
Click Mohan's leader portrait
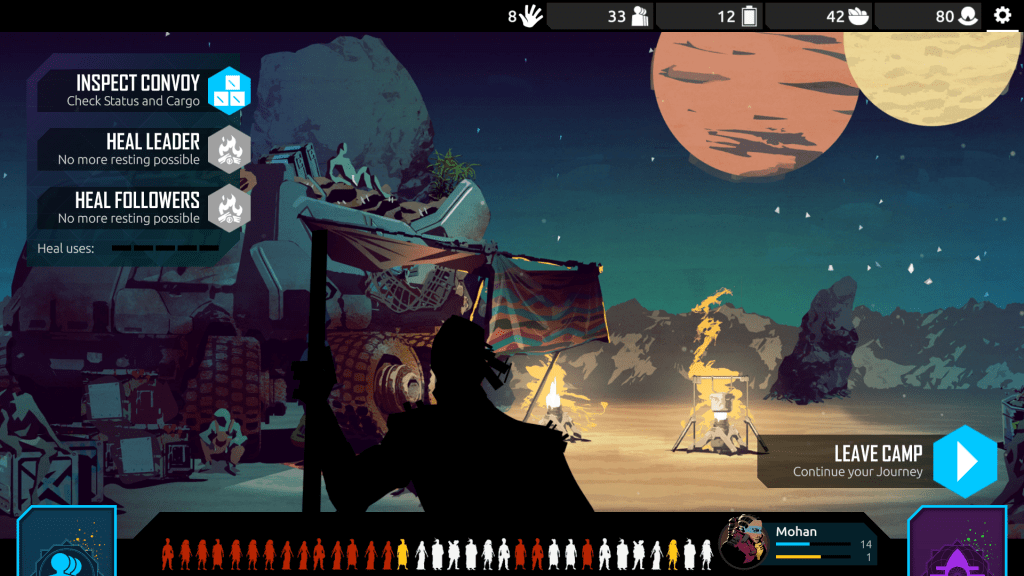(744, 543)
